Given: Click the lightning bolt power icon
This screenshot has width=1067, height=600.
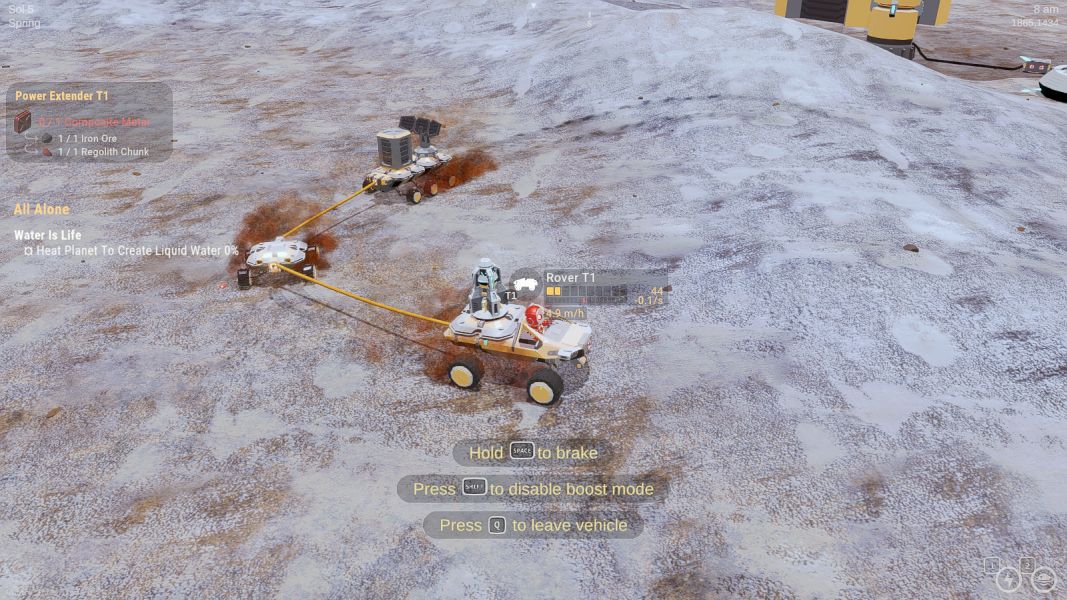Looking at the screenshot, I should coord(1009,580).
